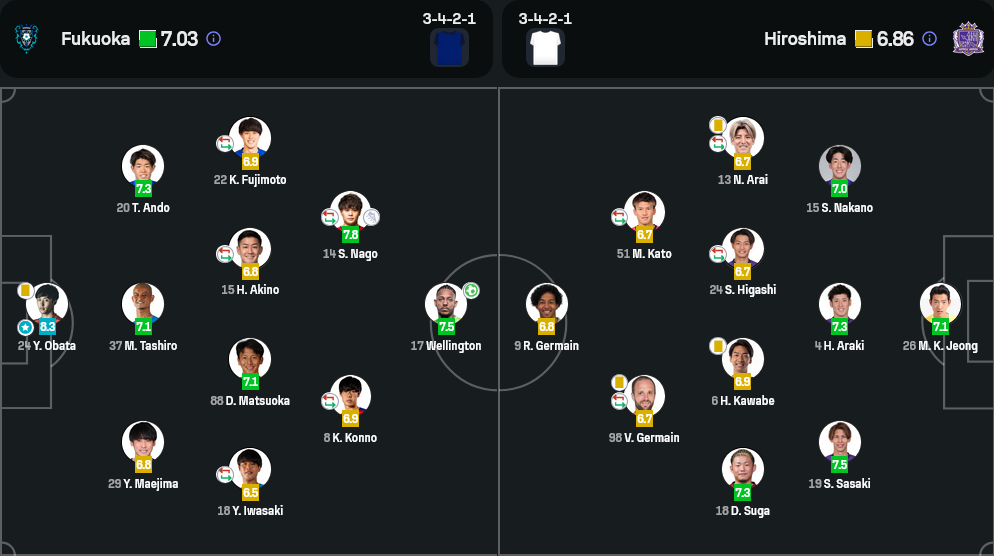Open K. Fujimoto's player card
Viewport: 994px width, 556px height.
pos(250,138)
